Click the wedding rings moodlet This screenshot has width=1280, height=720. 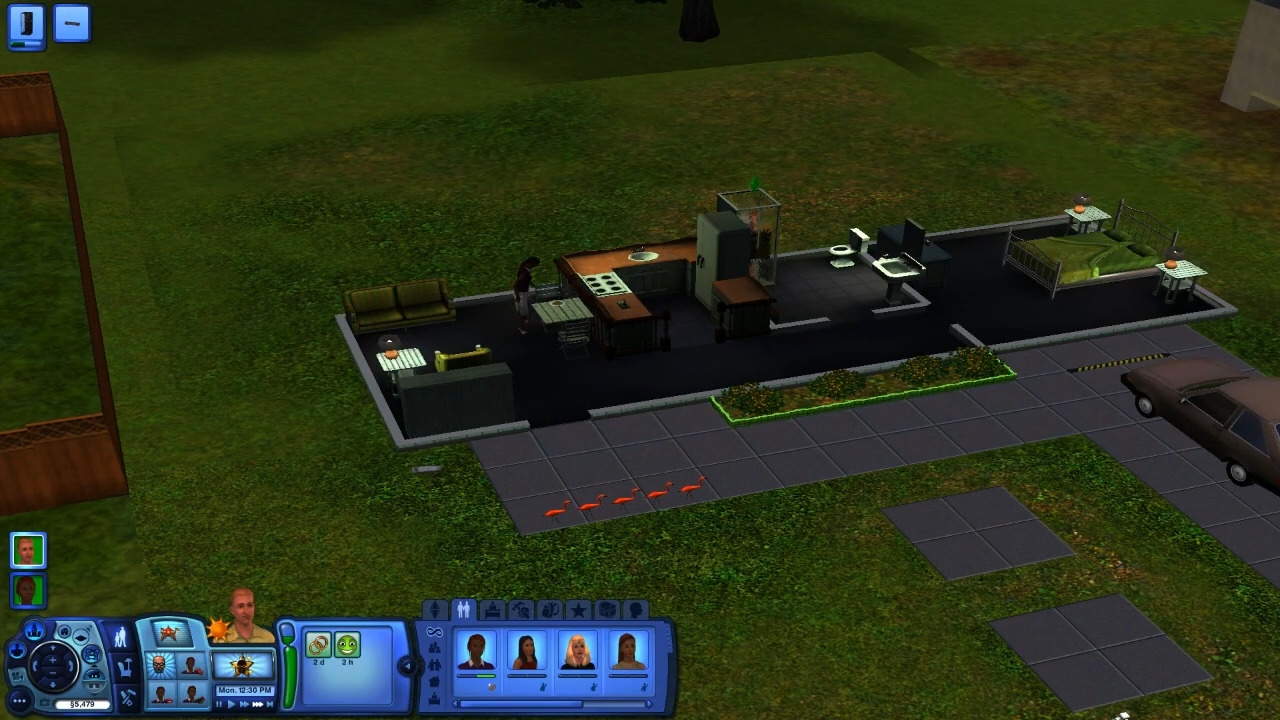pos(318,645)
